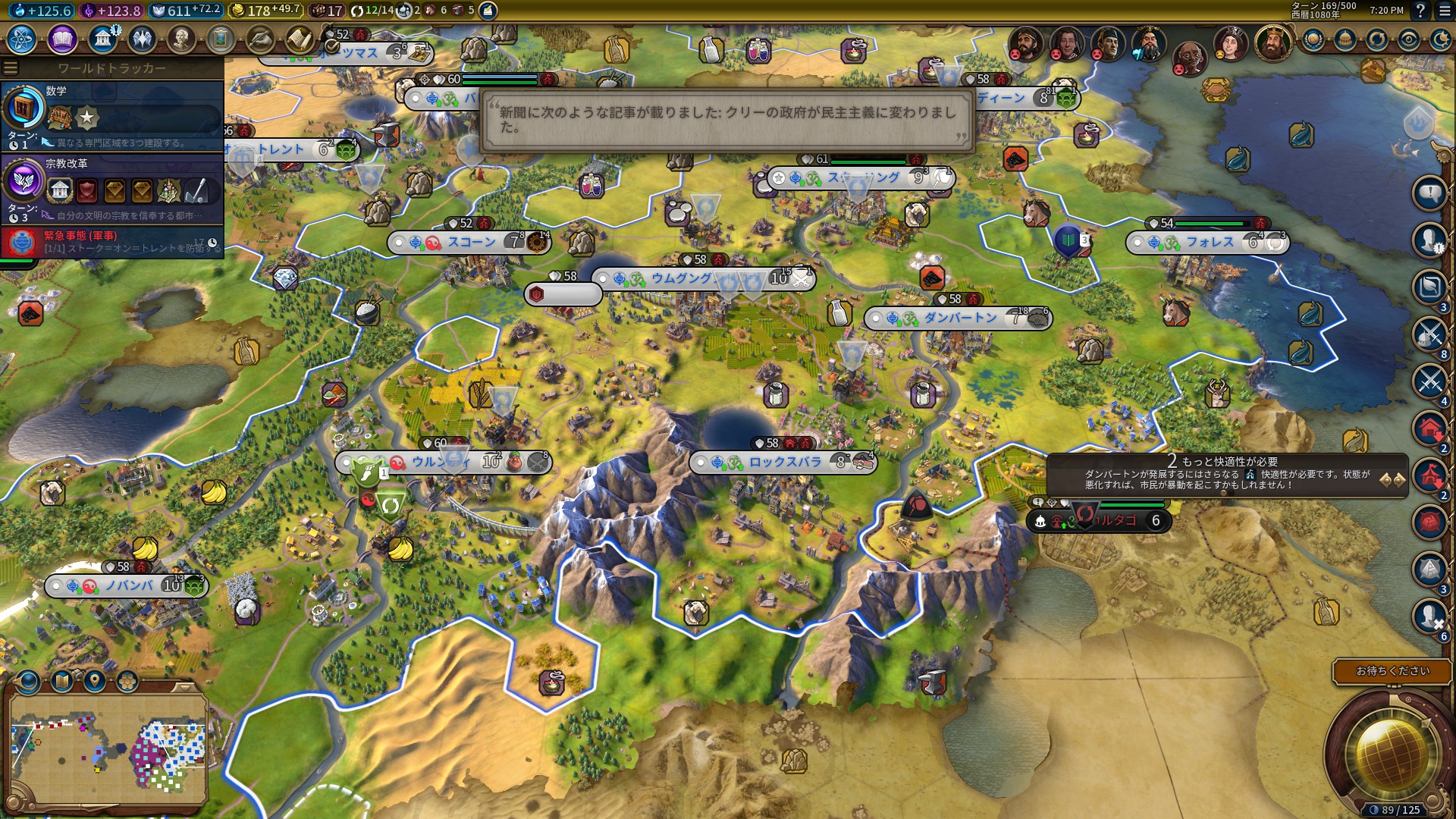The image size is (1456, 819).
Task: Click on the minimap
Action: coord(108,749)
